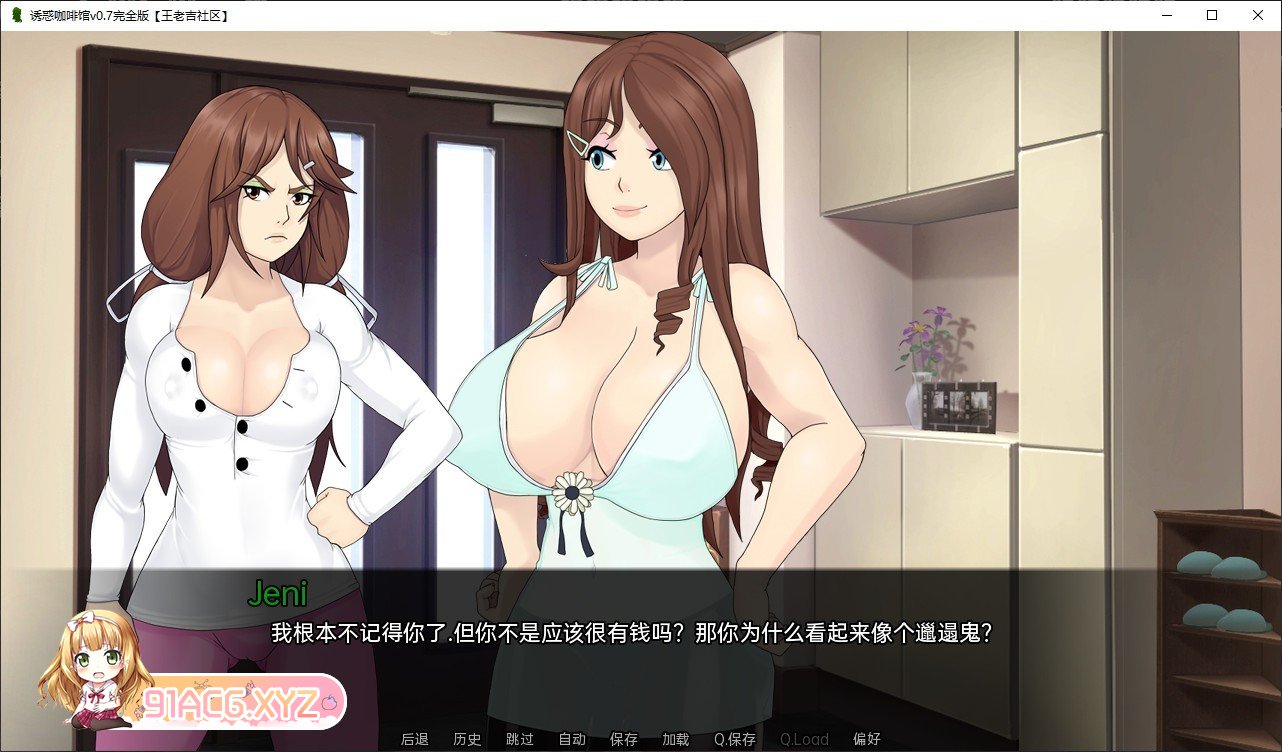Screen dimensions: 1282x752
Task: Open the 偏好 preferences screen
Action: coord(866,740)
